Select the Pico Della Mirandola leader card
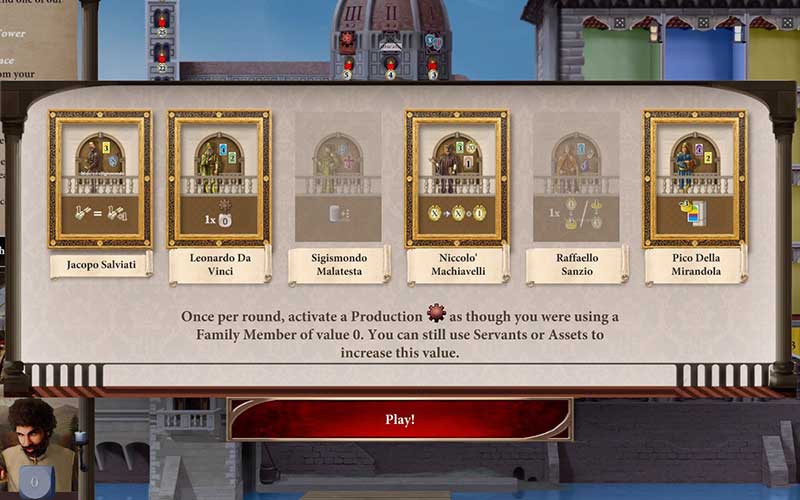 695,179
